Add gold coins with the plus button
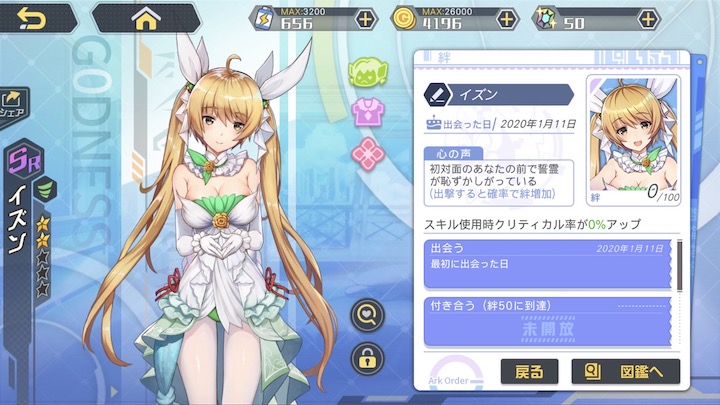The height and width of the screenshot is (405, 720). pos(508,19)
